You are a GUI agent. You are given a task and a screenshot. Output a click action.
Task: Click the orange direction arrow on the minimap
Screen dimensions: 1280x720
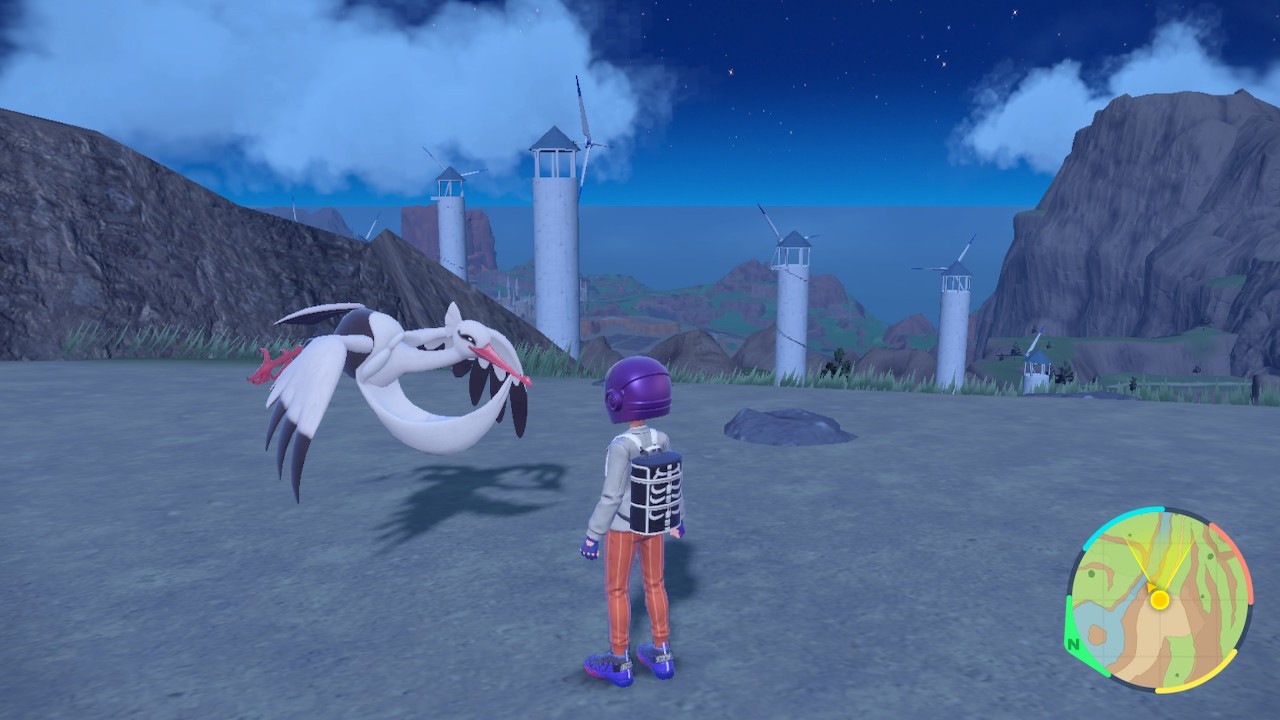point(1151,588)
